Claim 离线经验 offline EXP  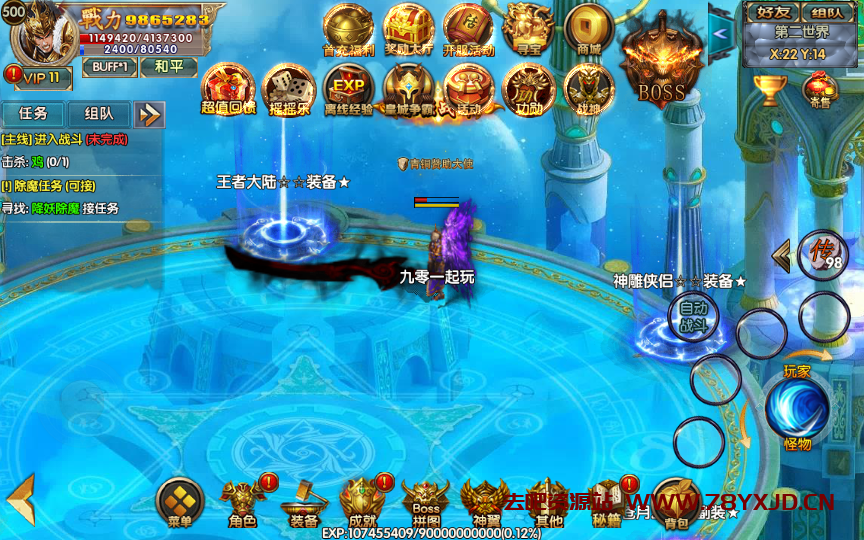pos(348,88)
